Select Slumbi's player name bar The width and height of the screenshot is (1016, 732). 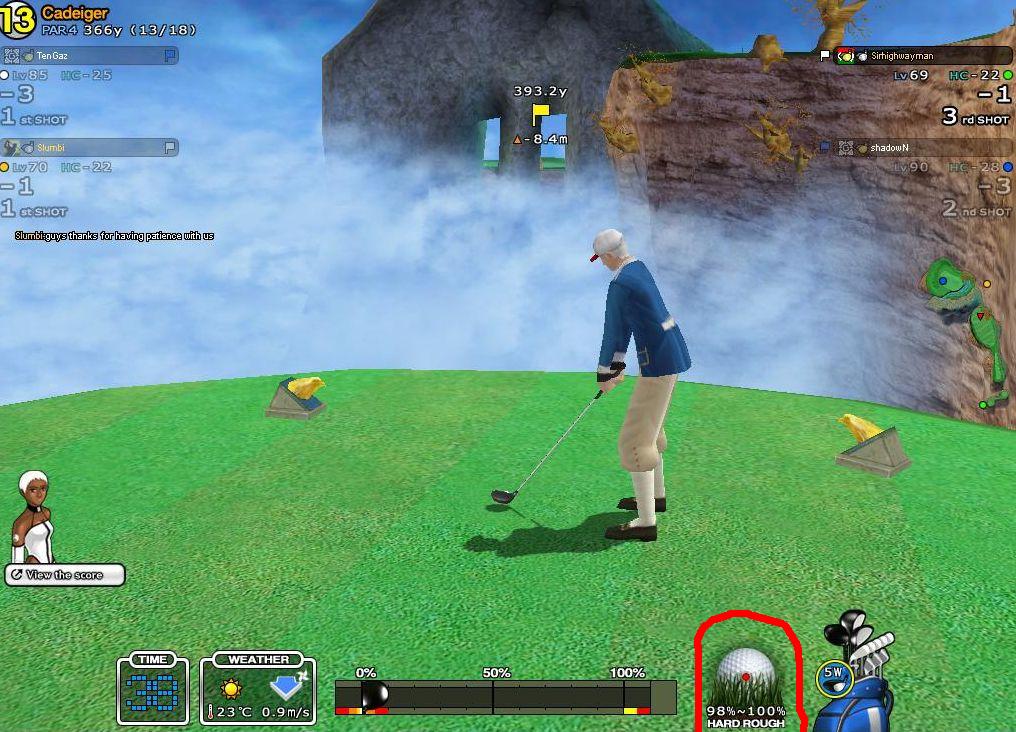click(90, 148)
